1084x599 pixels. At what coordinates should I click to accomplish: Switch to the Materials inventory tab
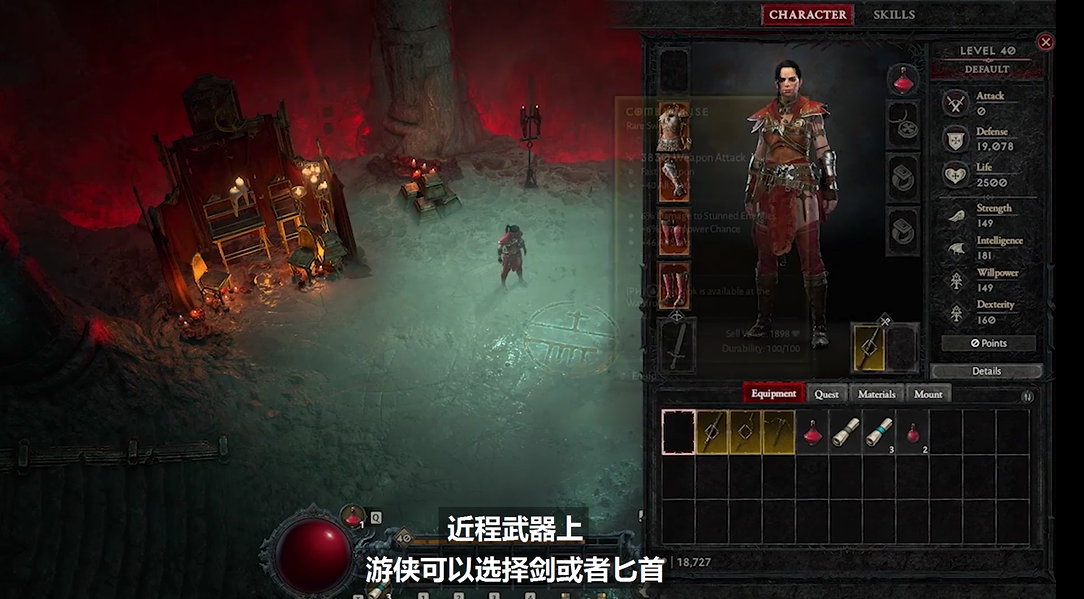click(876, 394)
